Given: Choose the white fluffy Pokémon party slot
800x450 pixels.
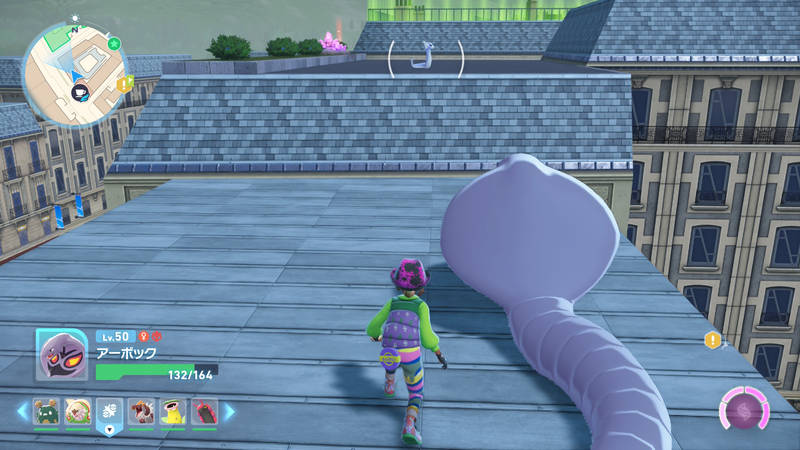Looking at the screenshot, I should point(77,411).
